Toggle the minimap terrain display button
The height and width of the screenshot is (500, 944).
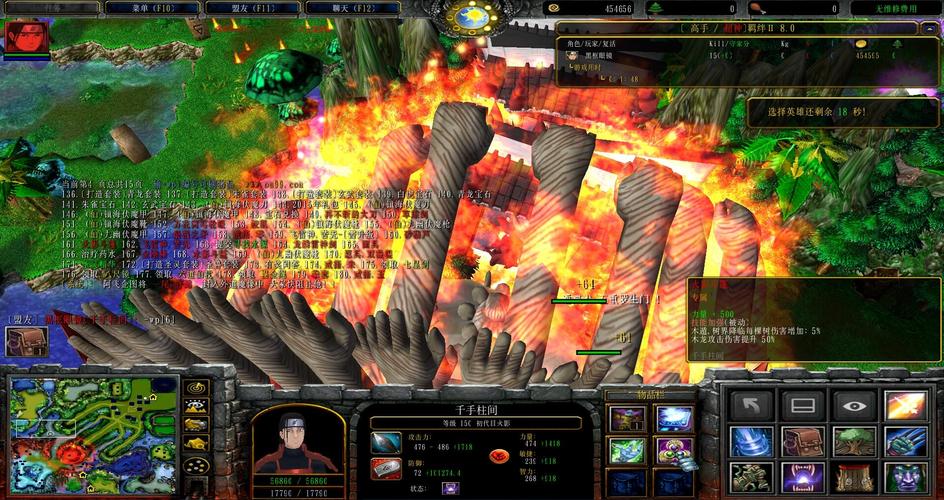coord(197,406)
